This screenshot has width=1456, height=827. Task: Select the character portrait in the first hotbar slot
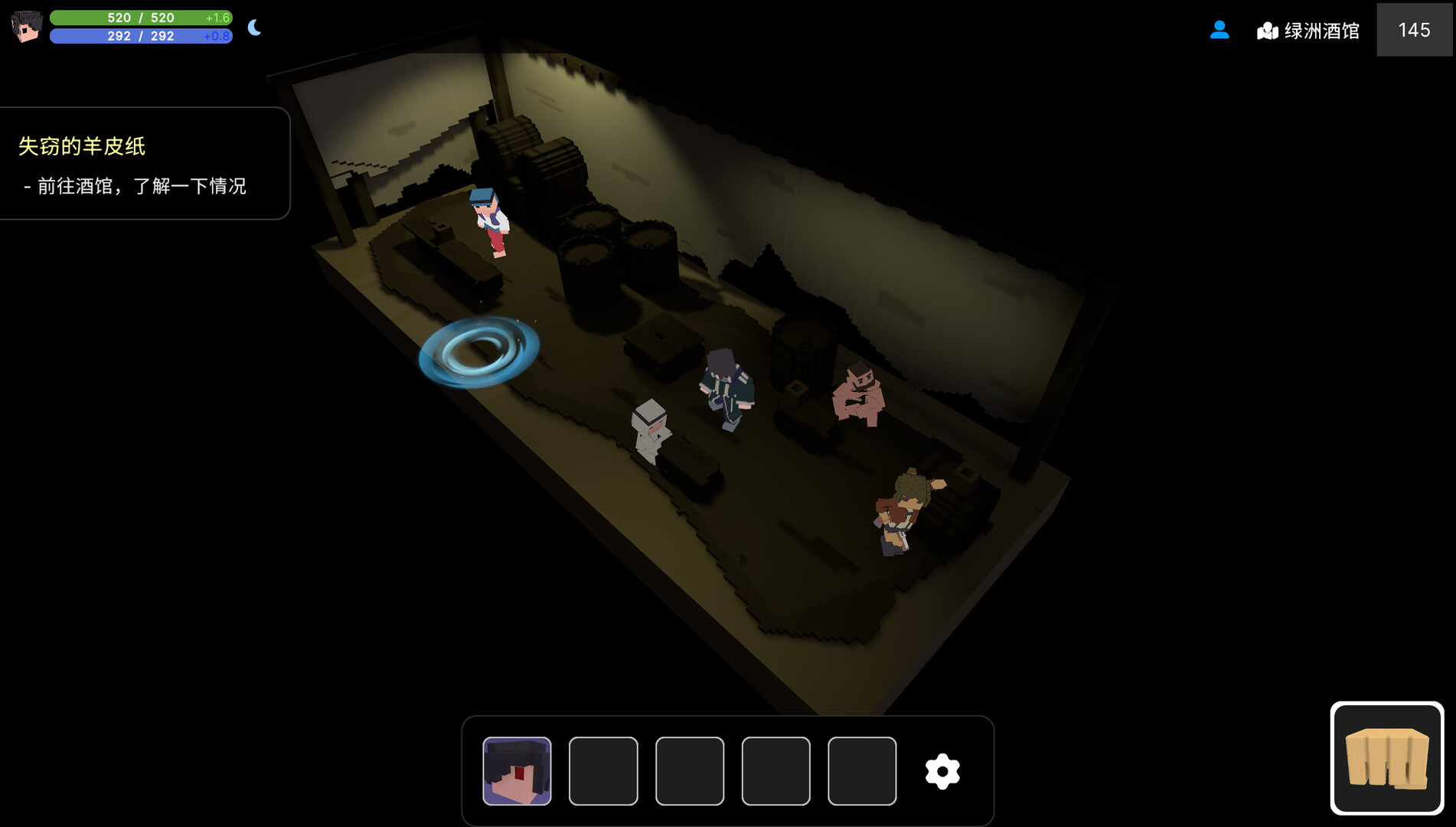click(517, 770)
